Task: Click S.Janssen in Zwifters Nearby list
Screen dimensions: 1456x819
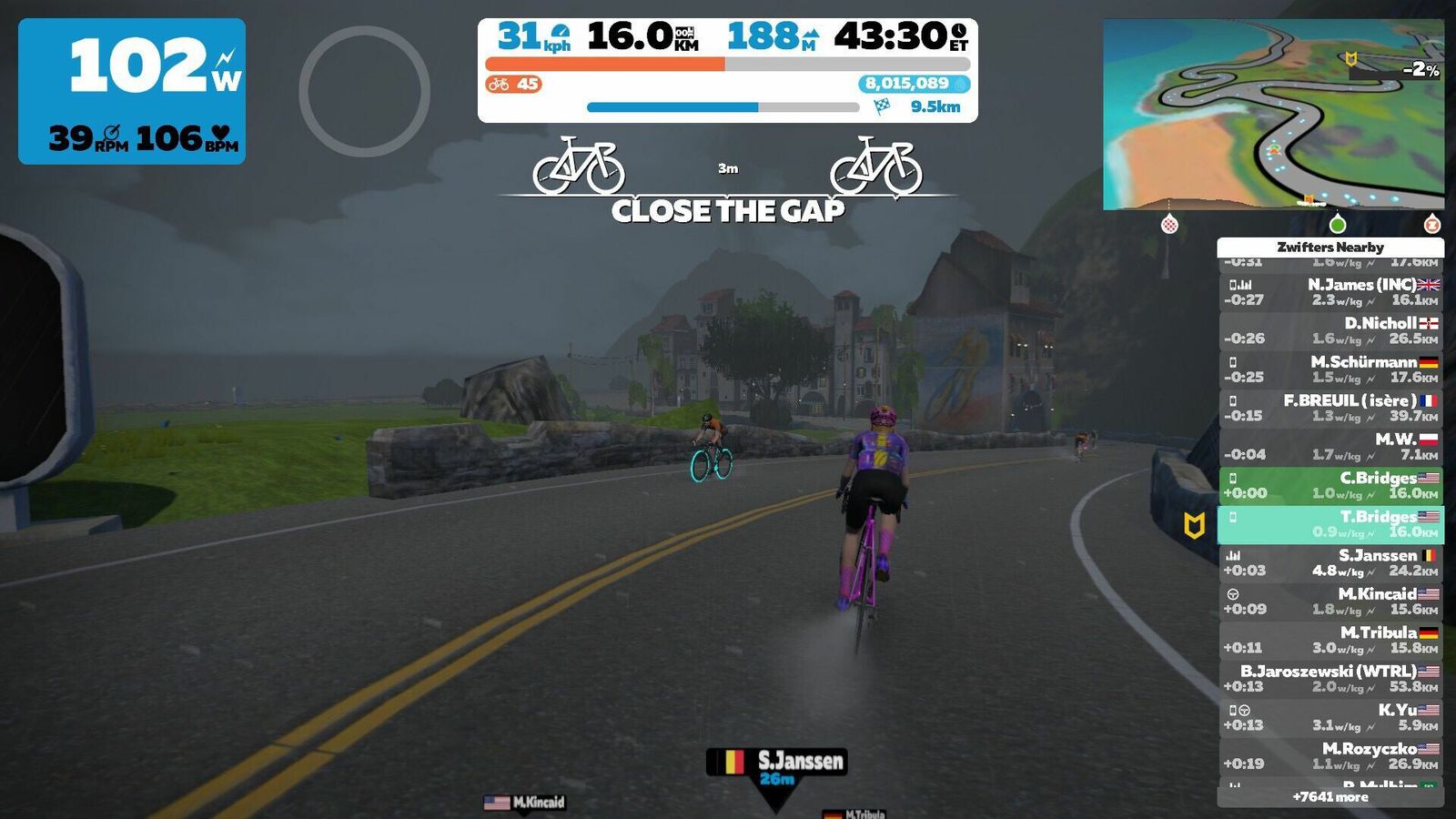Action: 1330,563
